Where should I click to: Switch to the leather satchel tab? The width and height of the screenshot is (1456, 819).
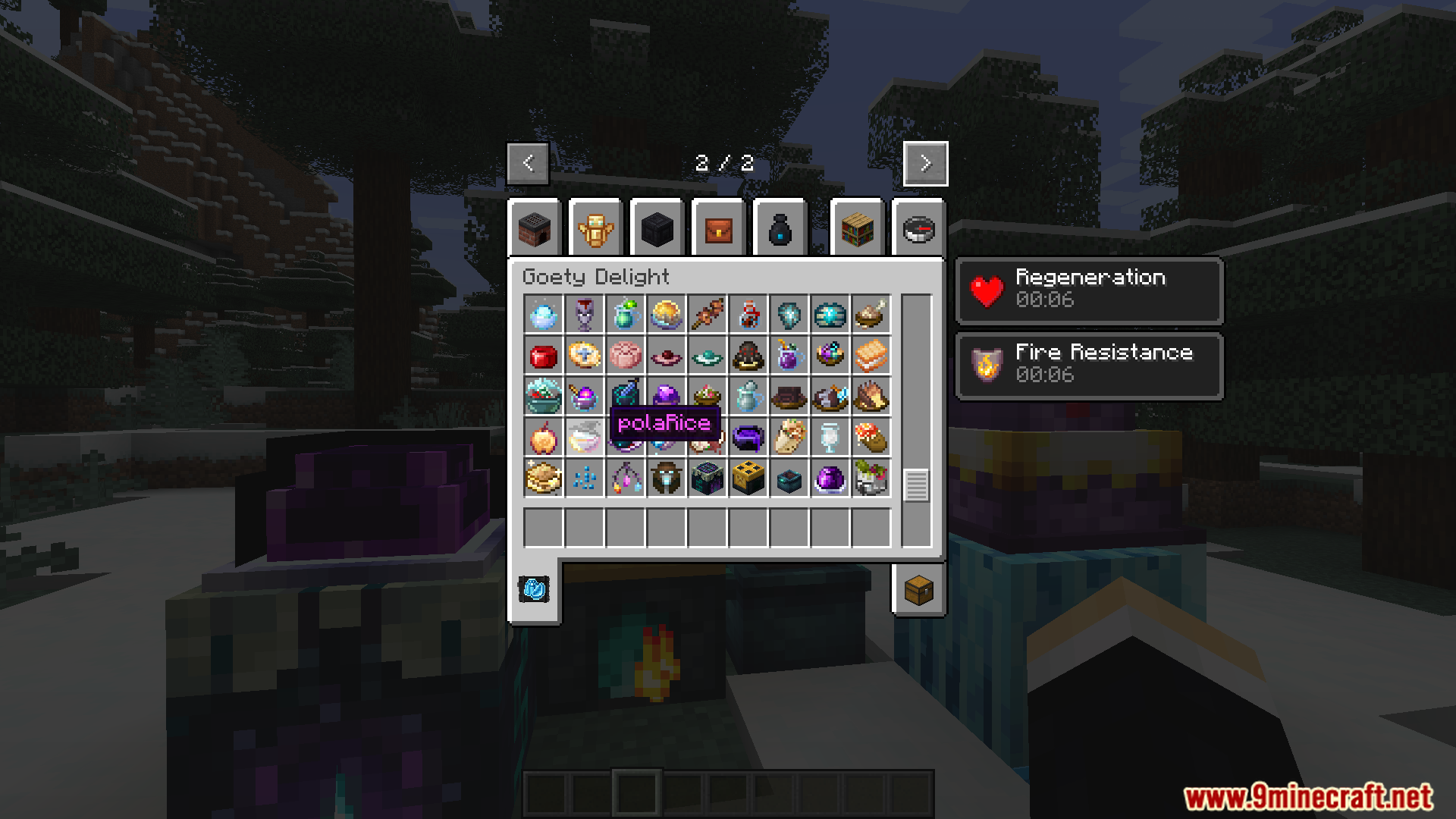[718, 229]
